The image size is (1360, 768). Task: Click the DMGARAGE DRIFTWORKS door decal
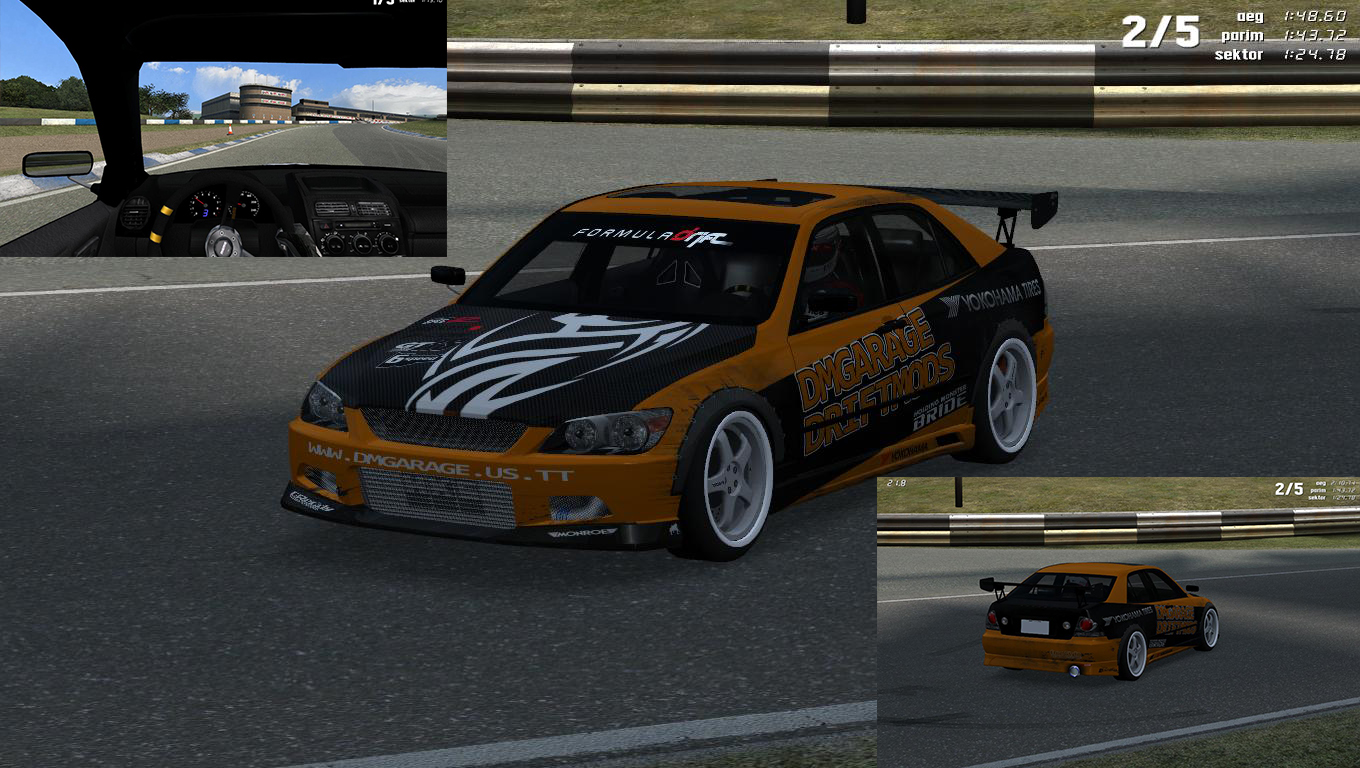(x=865, y=385)
